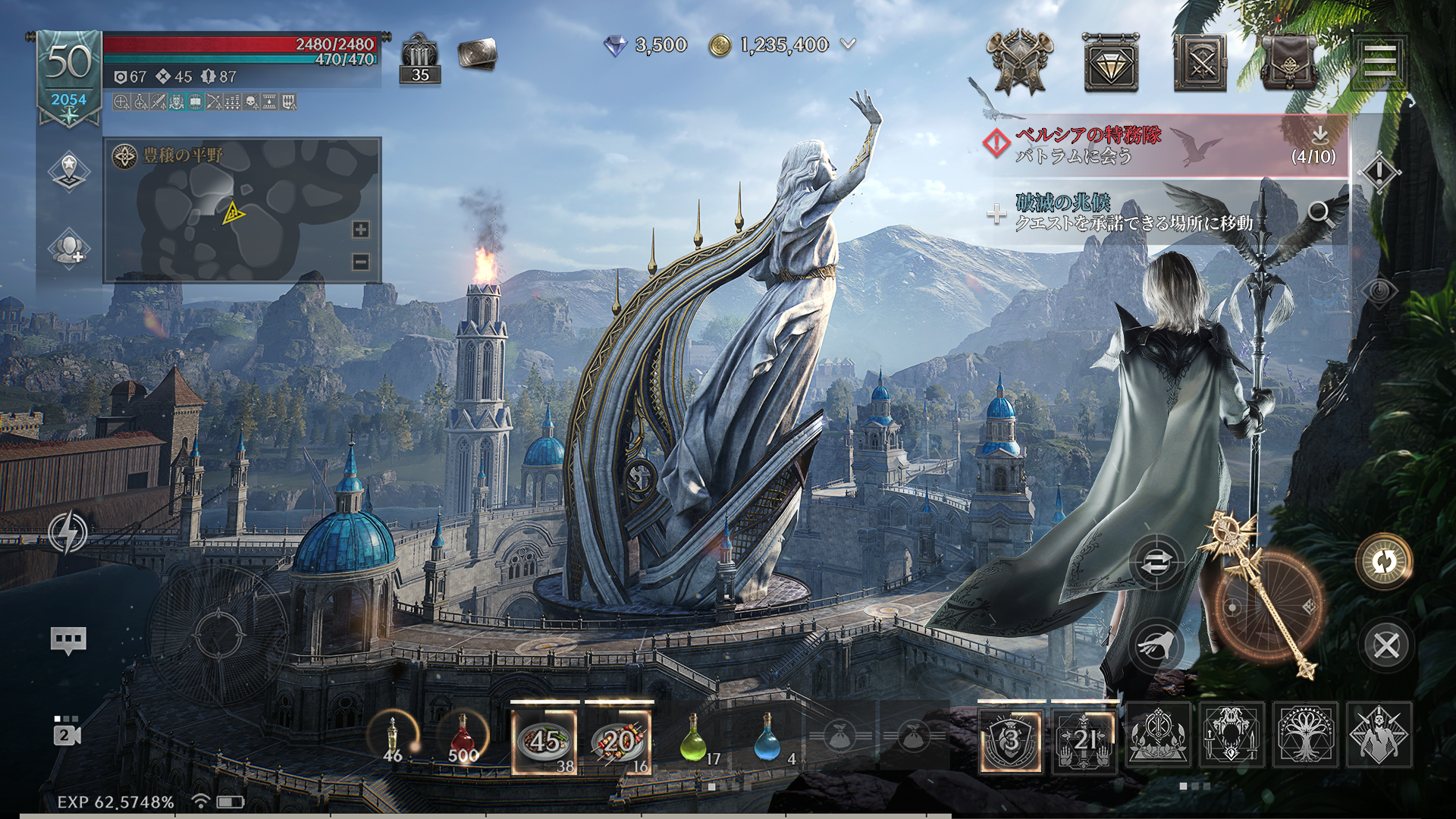Open the leather backpack inventory

[1289, 62]
